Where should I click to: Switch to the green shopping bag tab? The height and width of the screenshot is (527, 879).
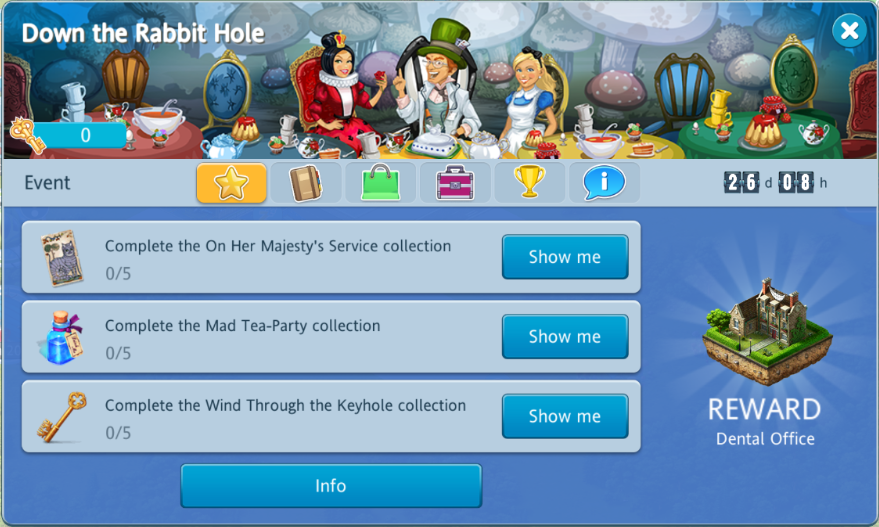[x=380, y=183]
